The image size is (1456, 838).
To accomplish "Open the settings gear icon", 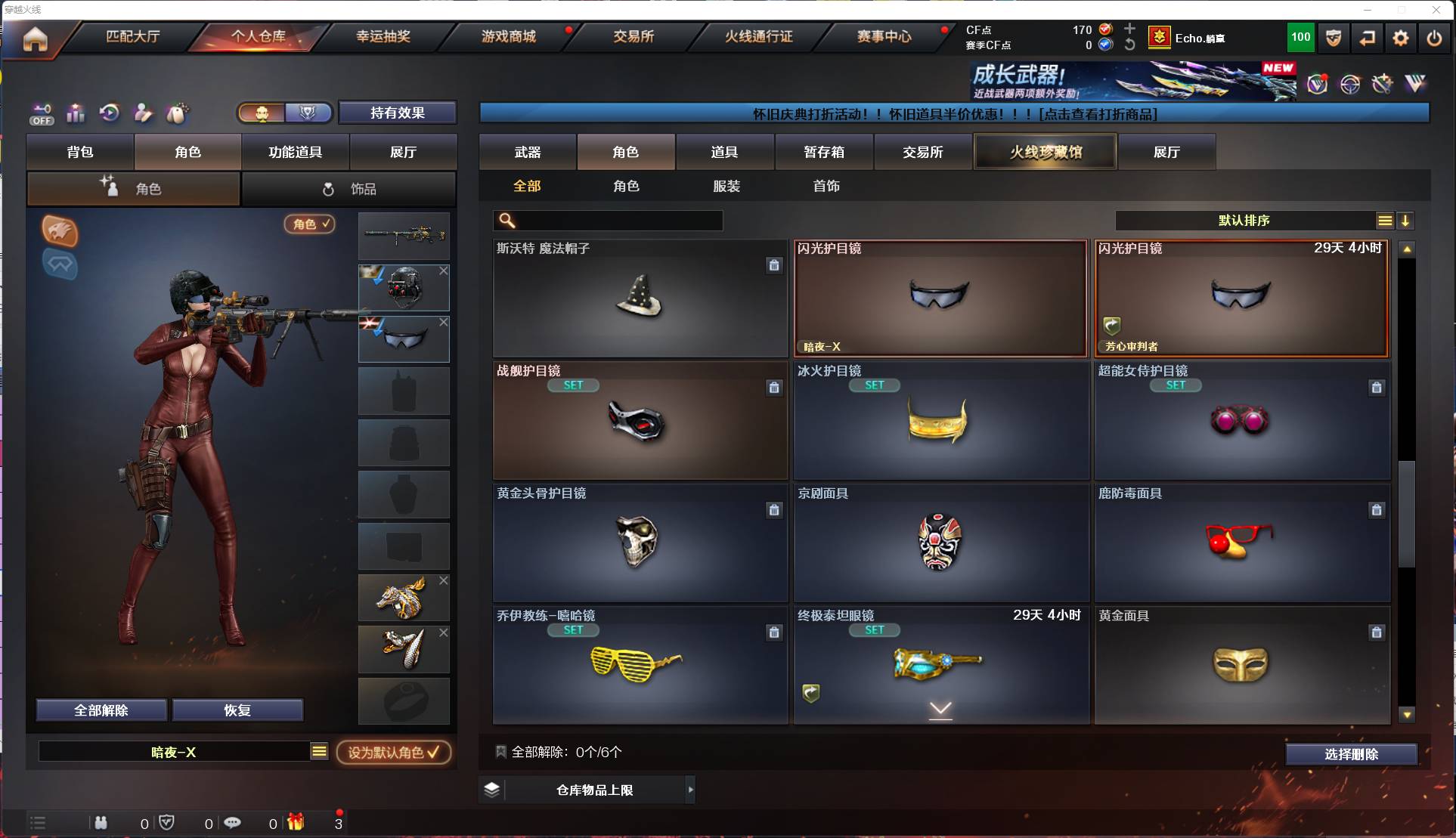I will click(1401, 38).
